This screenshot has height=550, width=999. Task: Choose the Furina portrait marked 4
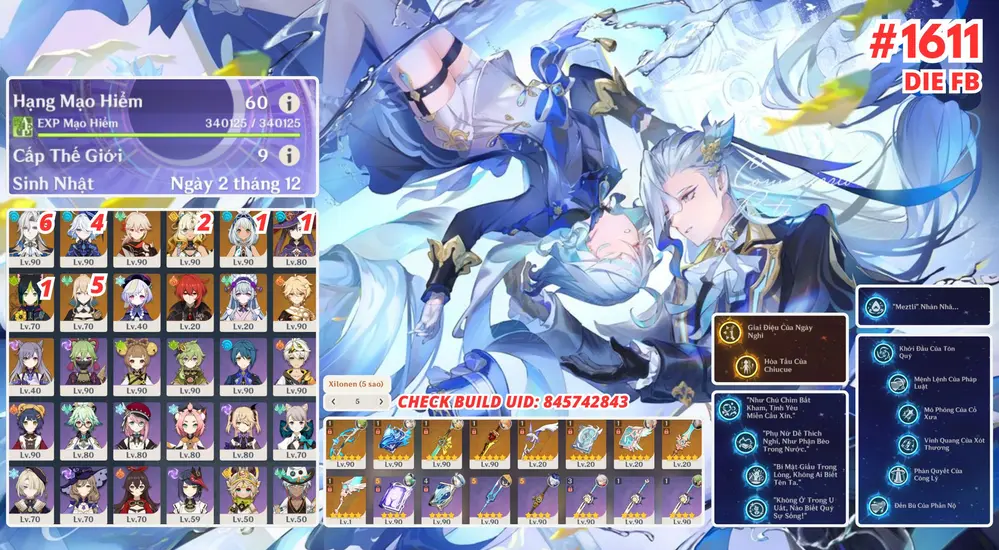tap(85, 239)
